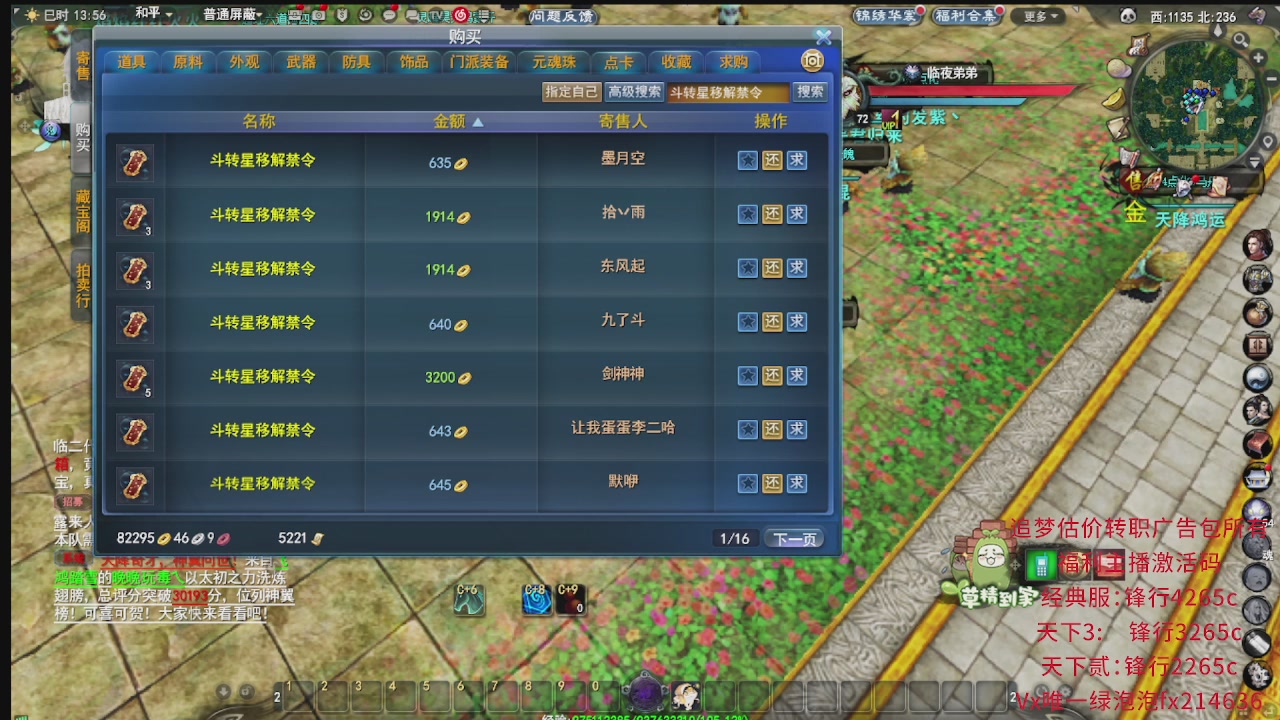This screenshot has width=1280, height=720.
Task: Click the TV livestream icon in top bar
Action: click(434, 15)
